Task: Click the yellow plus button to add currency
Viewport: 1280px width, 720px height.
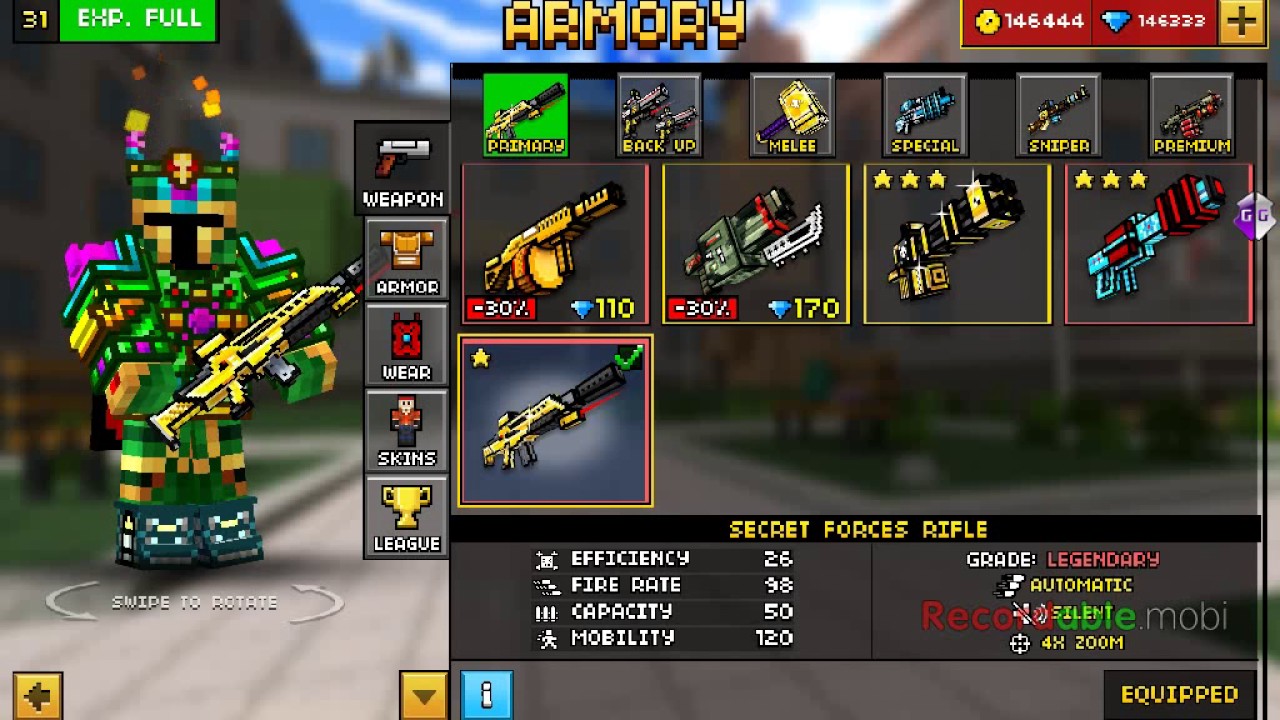Action: point(1242,22)
